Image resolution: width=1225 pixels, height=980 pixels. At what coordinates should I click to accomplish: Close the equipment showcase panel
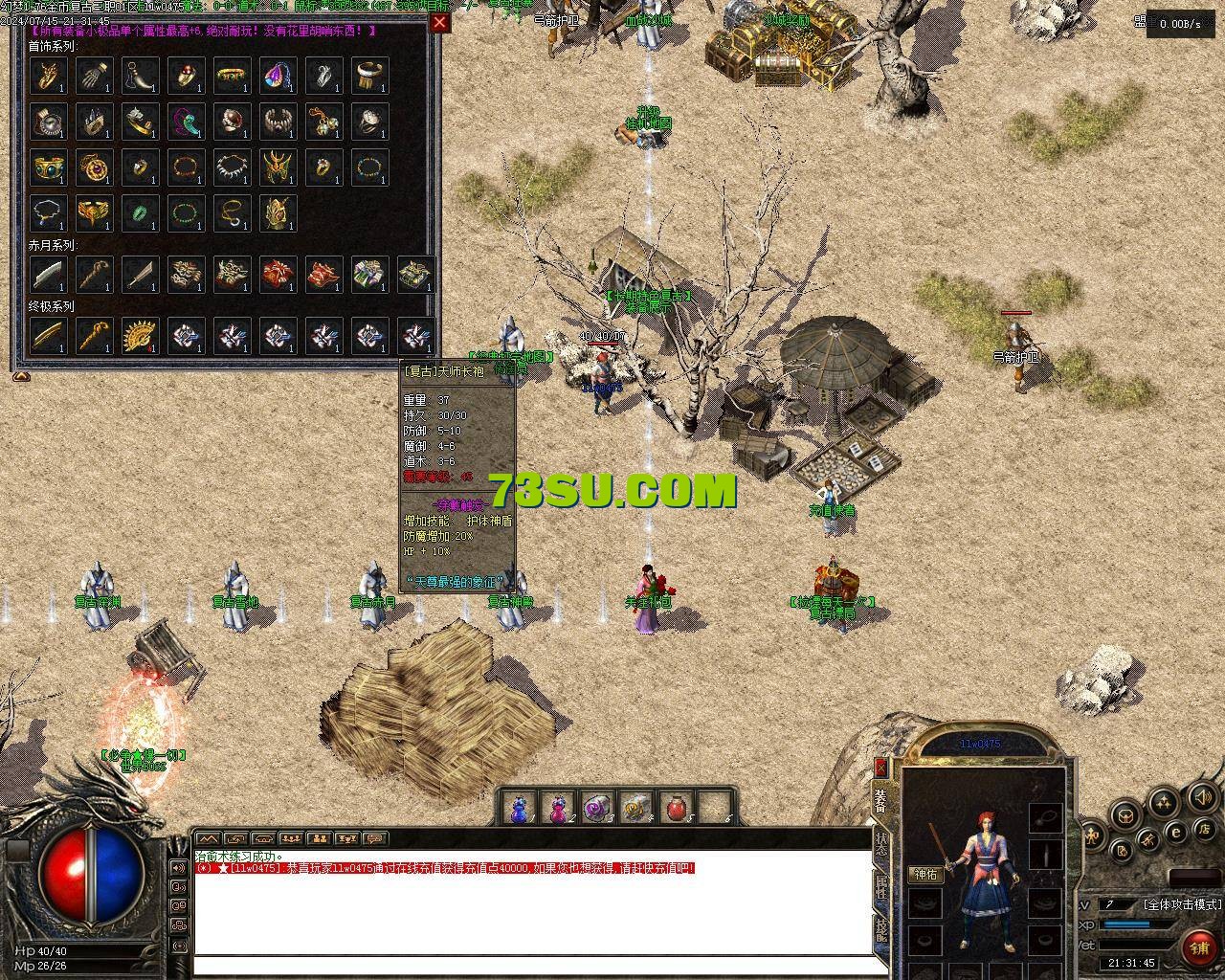click(x=439, y=23)
